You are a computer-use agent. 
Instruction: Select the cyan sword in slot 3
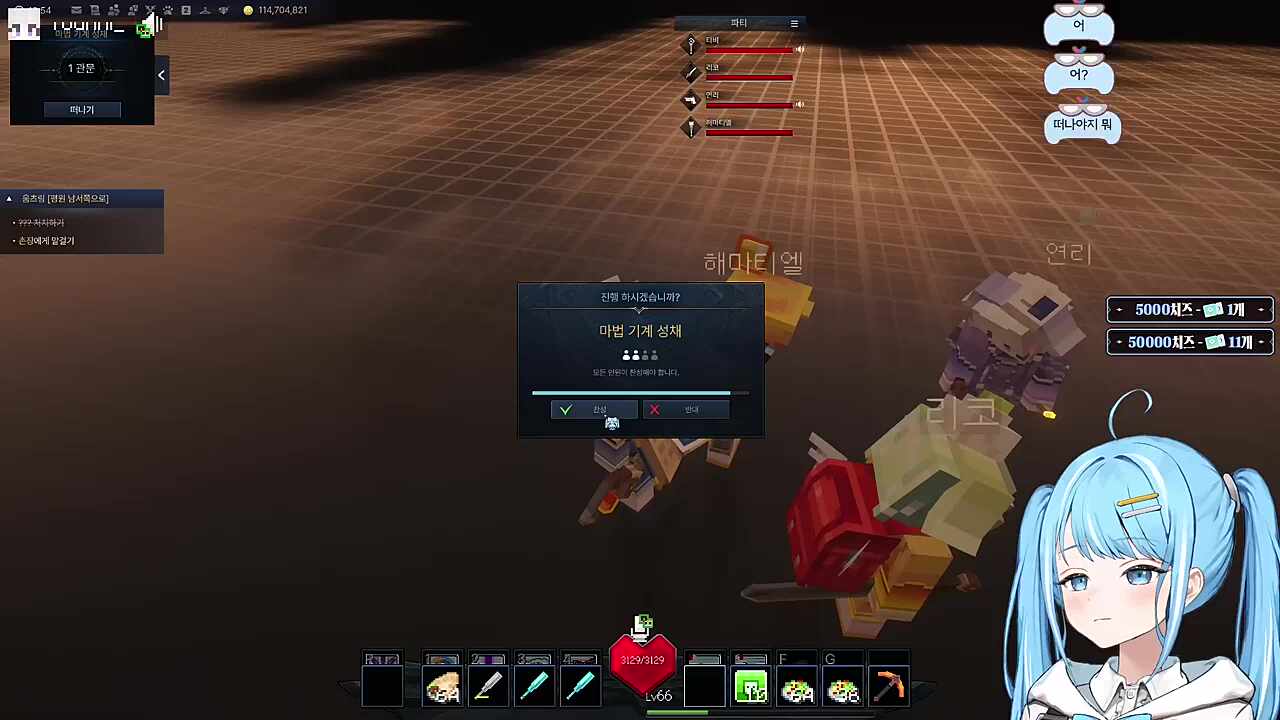[x=534, y=687]
